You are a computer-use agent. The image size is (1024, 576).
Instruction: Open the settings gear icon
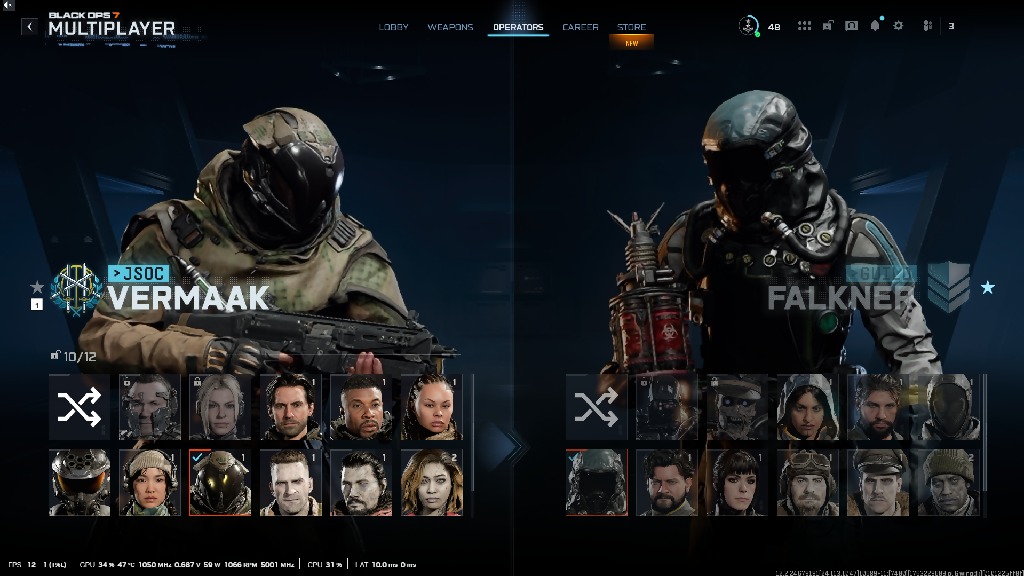pos(898,26)
